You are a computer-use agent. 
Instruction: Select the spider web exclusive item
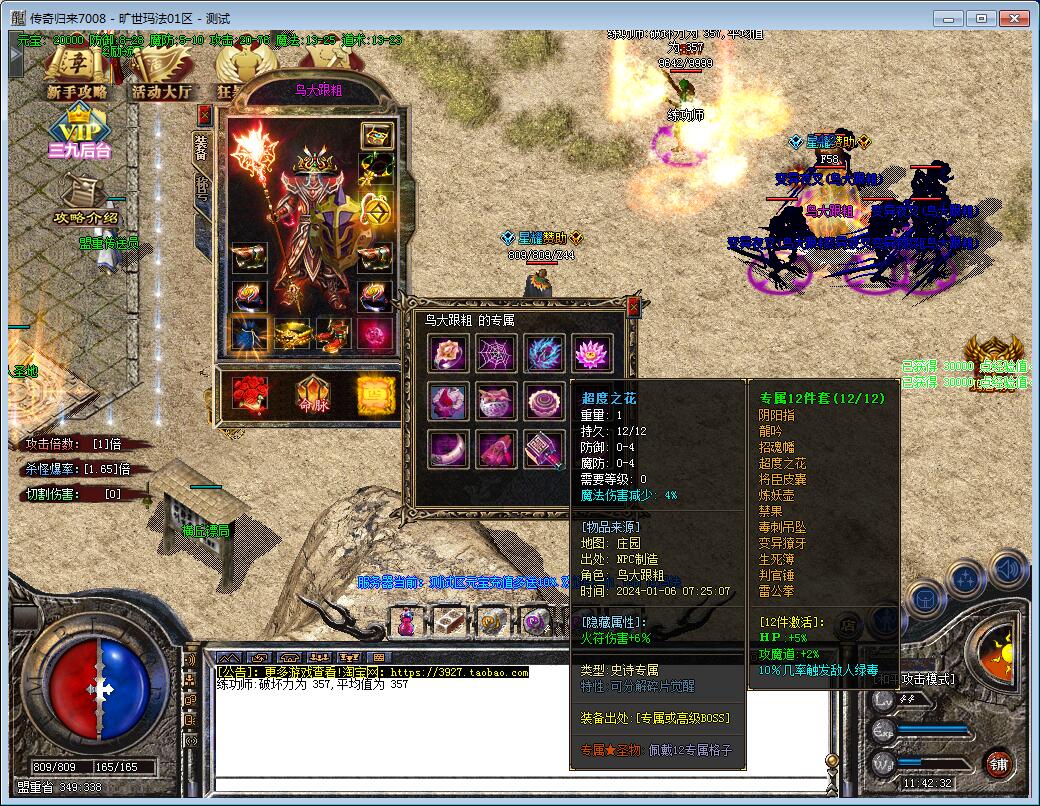click(496, 353)
